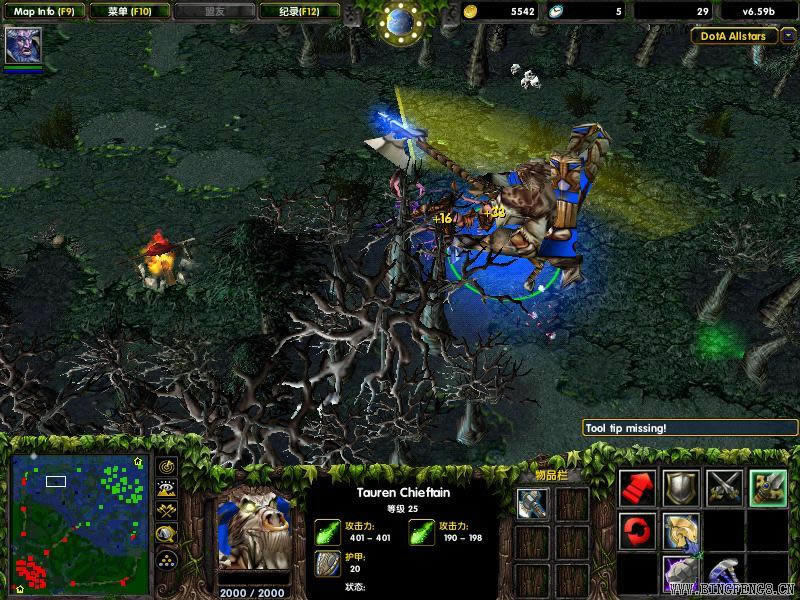Open the formation toggle button
This screenshot has width=800, height=600.
pyautogui.click(x=167, y=560)
